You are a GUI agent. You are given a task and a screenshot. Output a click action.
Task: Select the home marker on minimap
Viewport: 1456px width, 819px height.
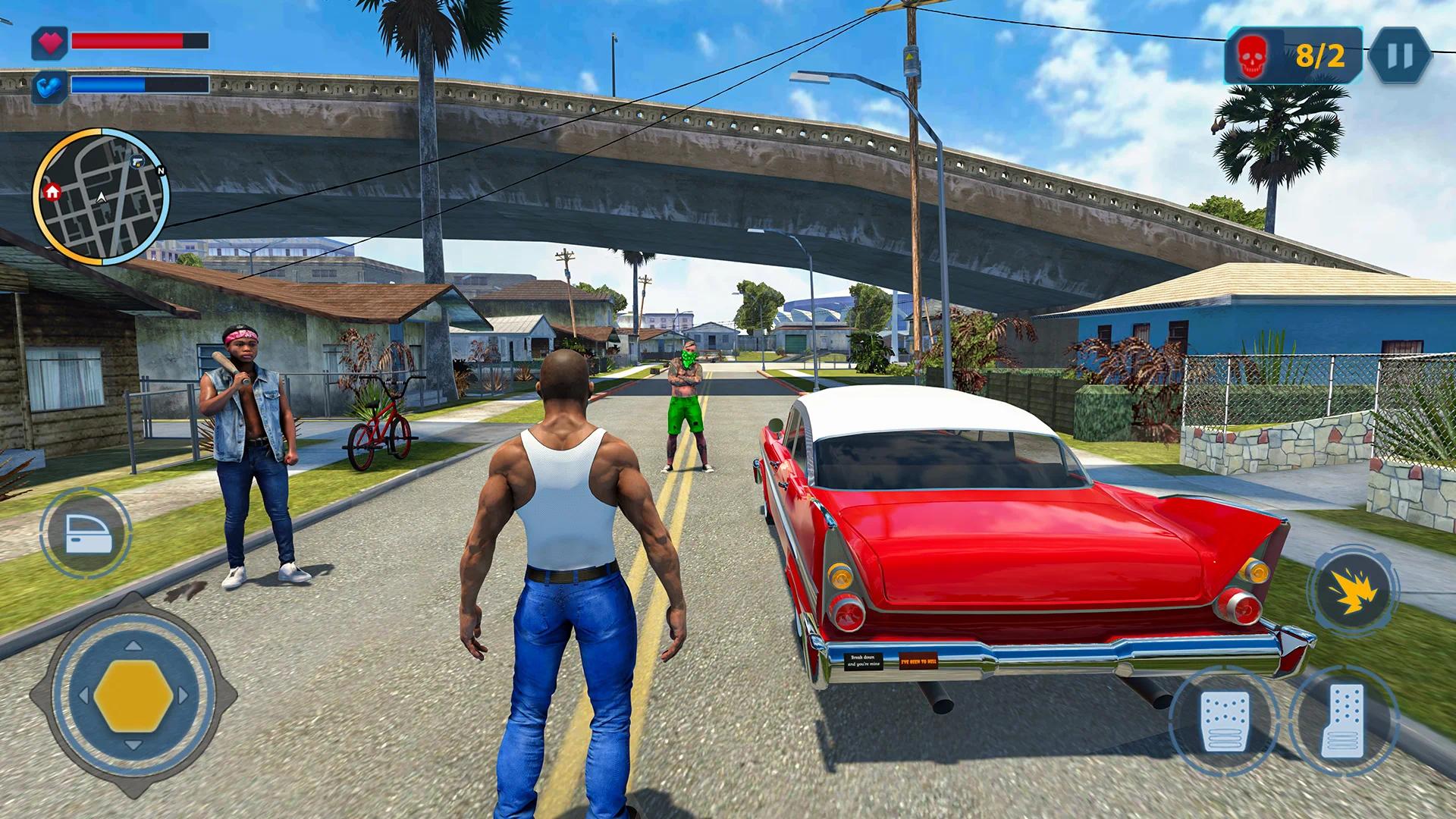click(52, 191)
